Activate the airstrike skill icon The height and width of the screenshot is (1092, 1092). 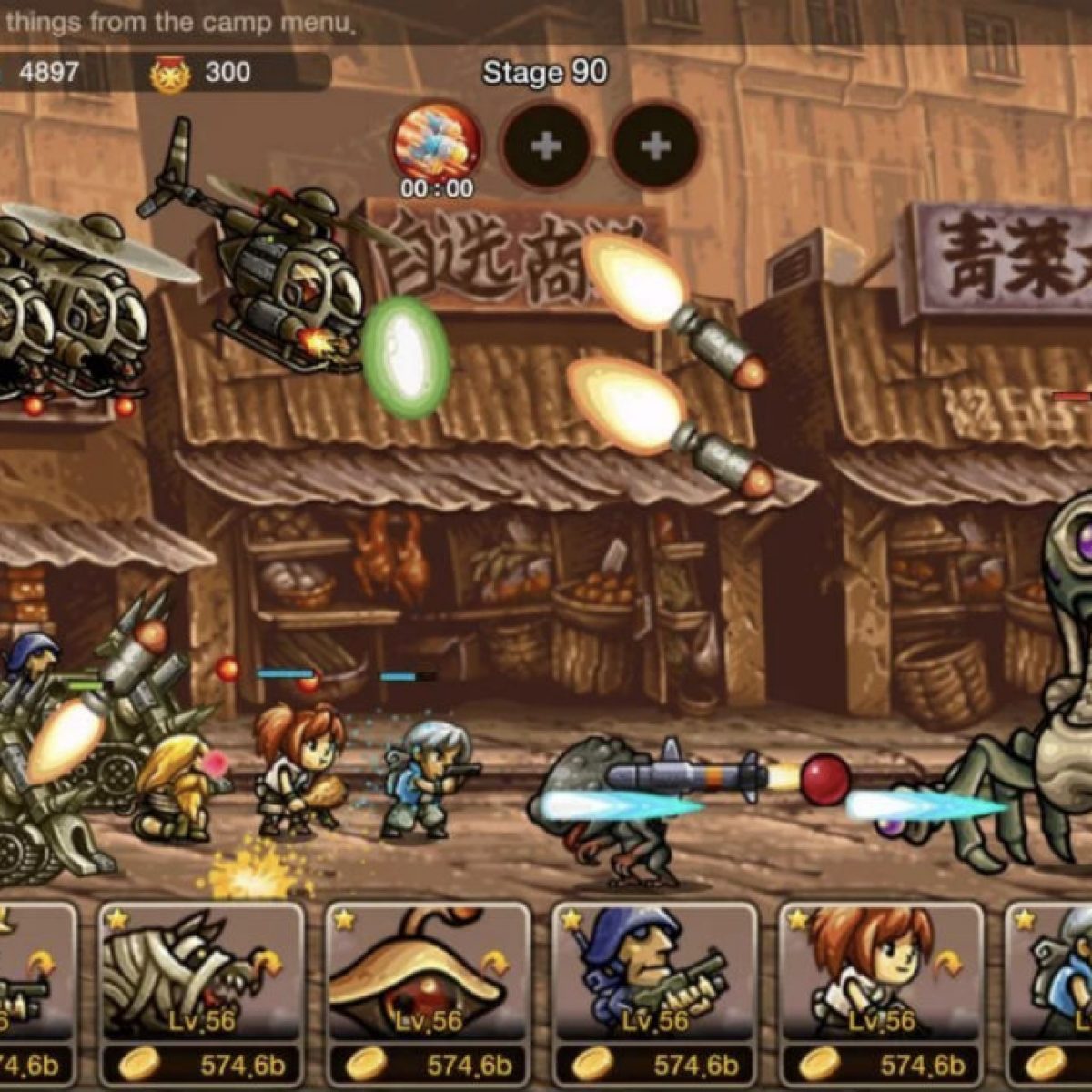point(437,144)
